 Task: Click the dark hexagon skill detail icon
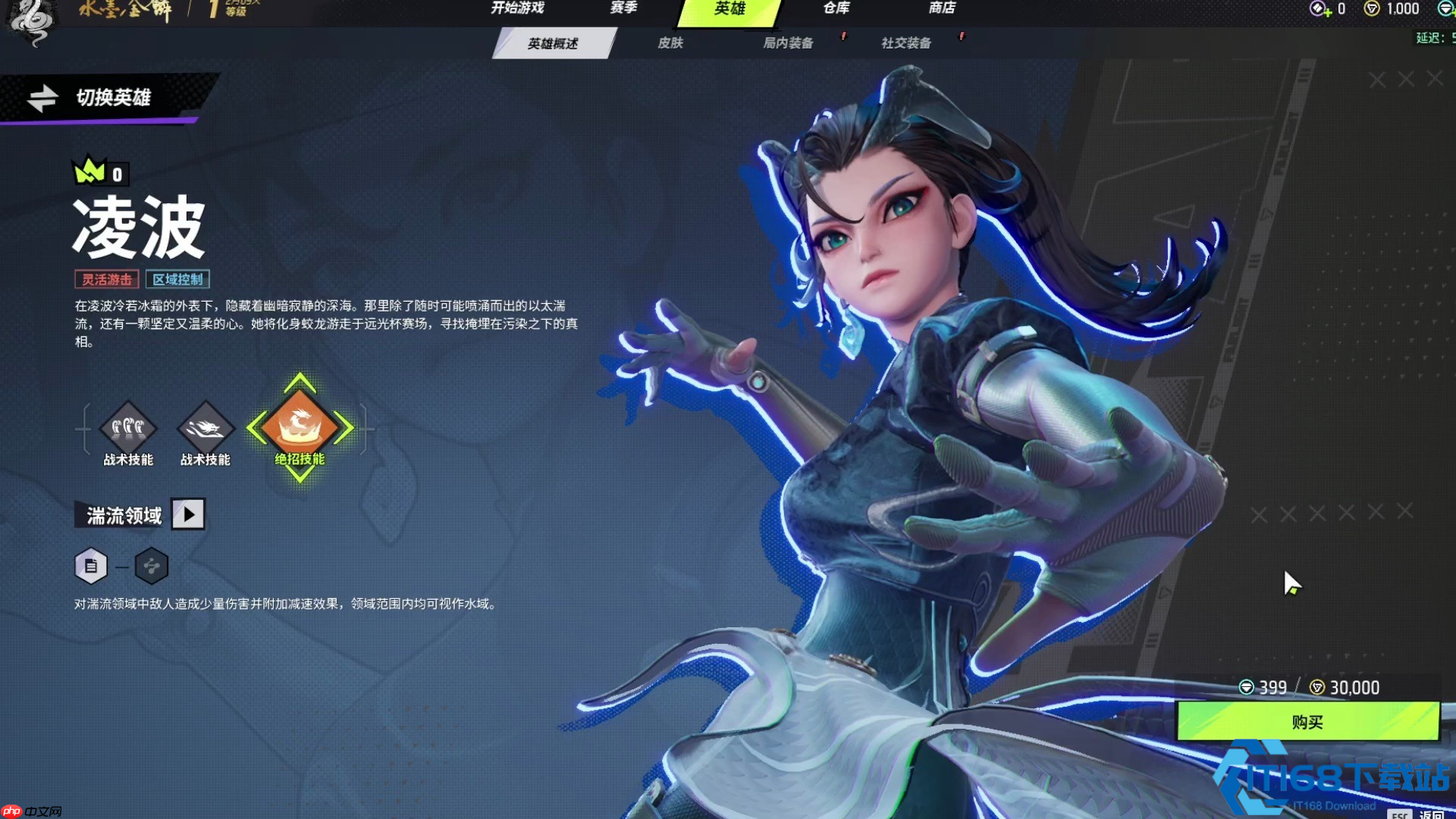click(152, 566)
